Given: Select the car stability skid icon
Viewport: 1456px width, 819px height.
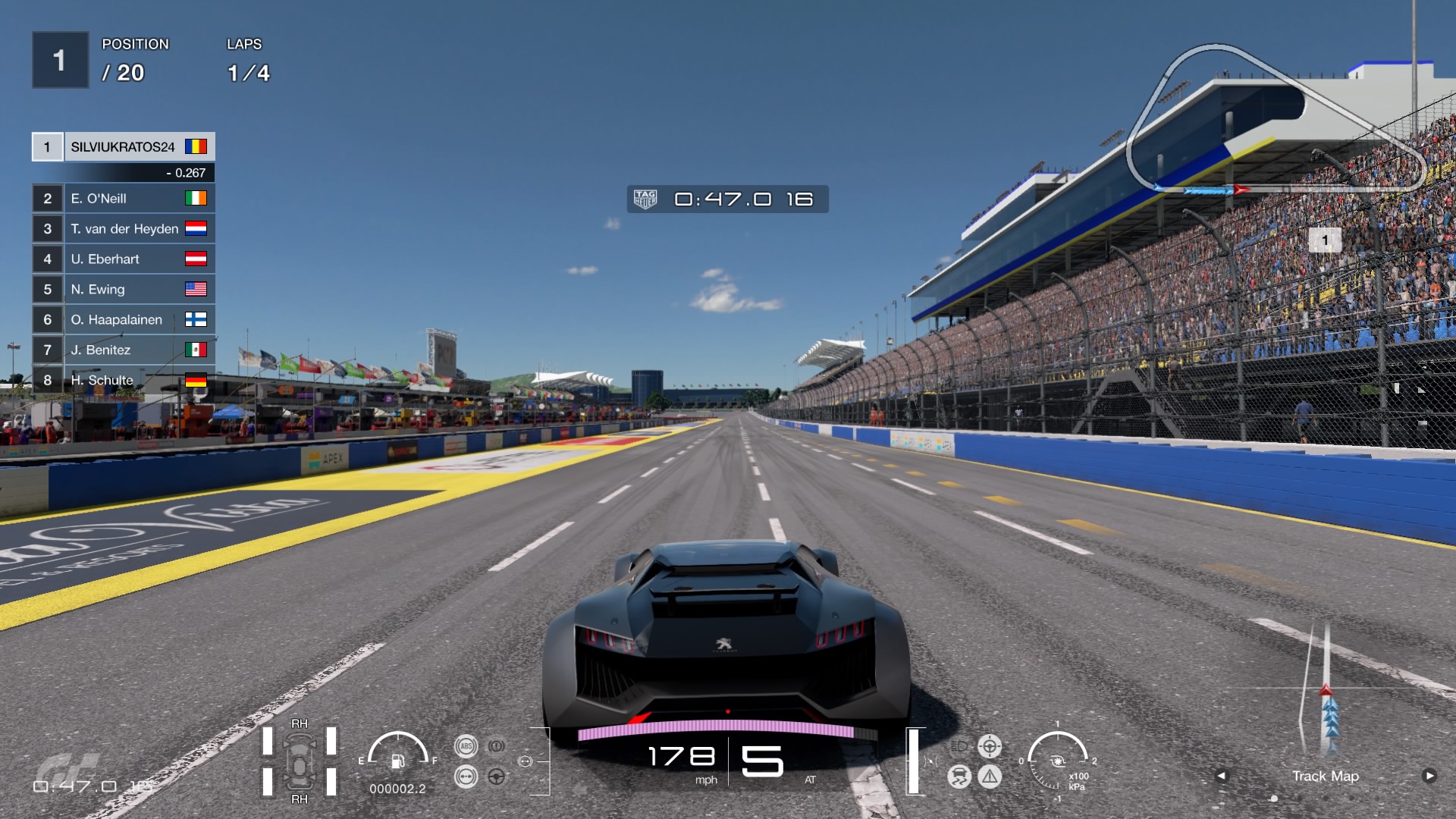Looking at the screenshot, I should point(960,776).
